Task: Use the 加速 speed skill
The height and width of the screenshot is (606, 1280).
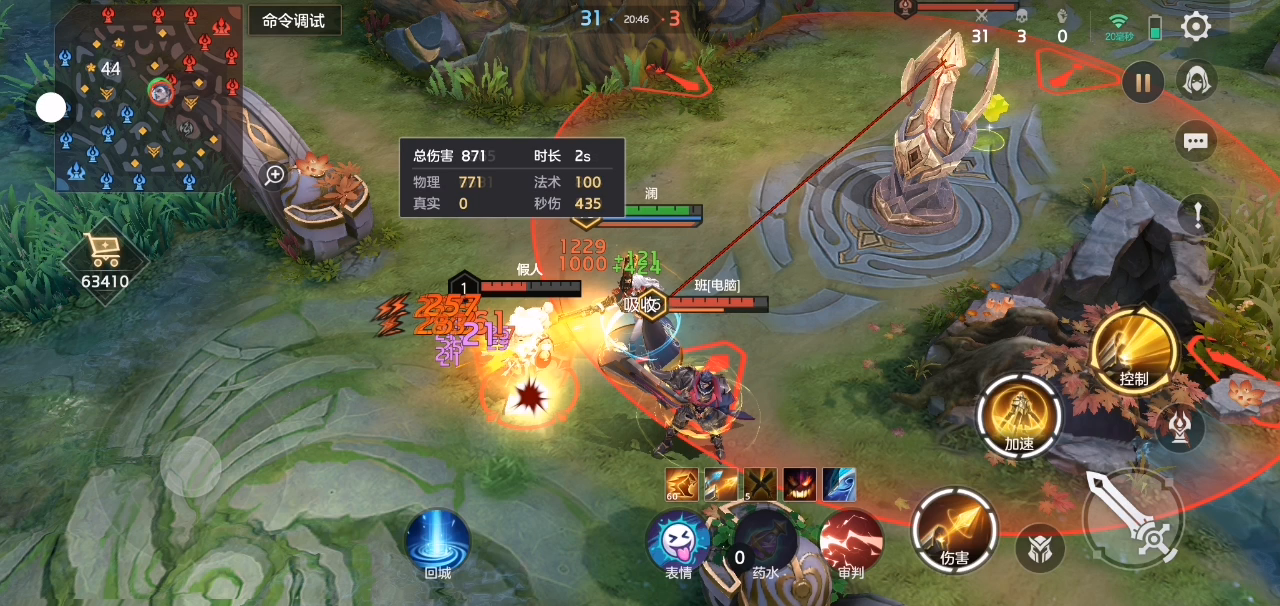Action: point(1019,415)
